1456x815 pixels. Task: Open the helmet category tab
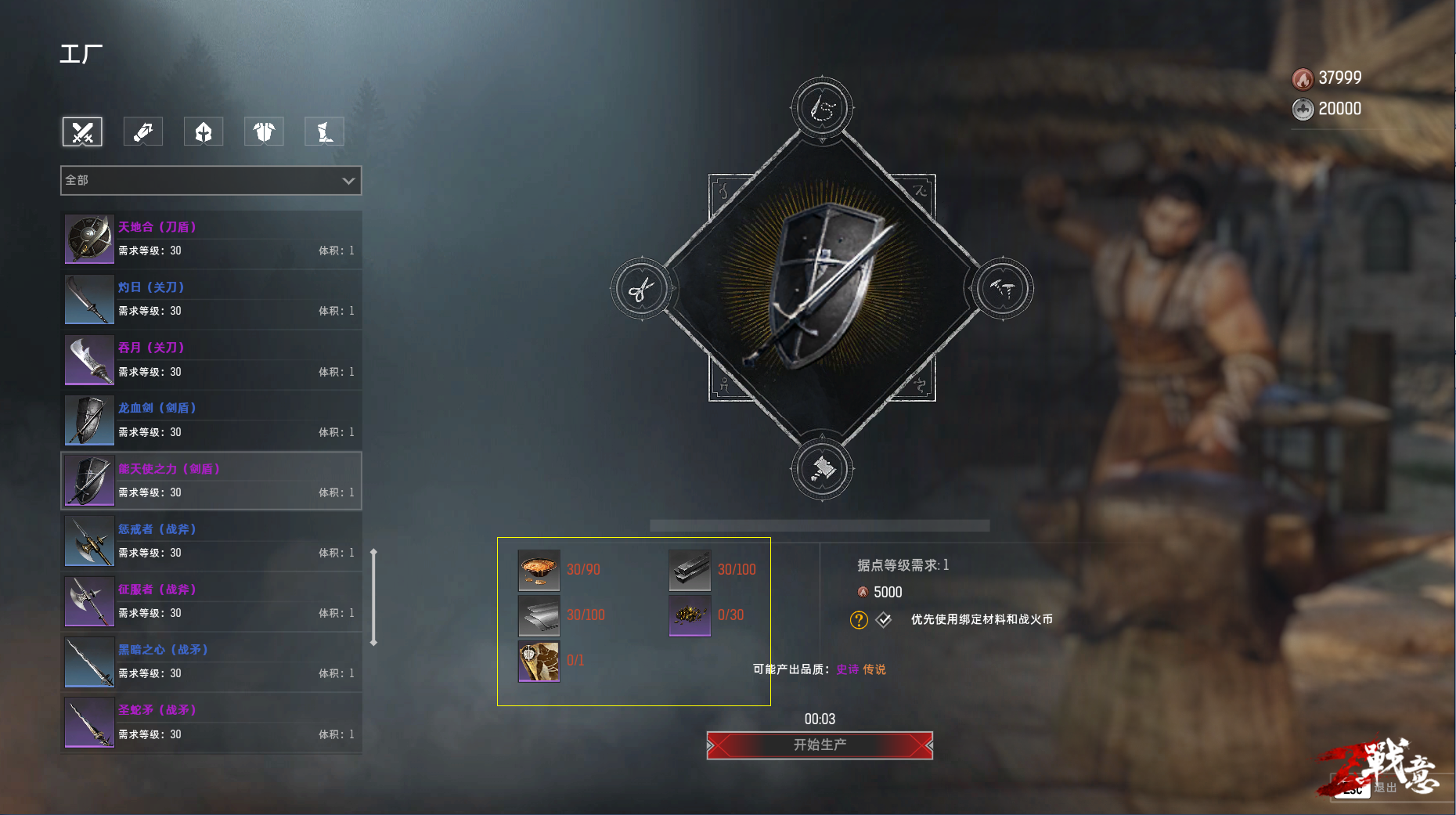coord(204,132)
